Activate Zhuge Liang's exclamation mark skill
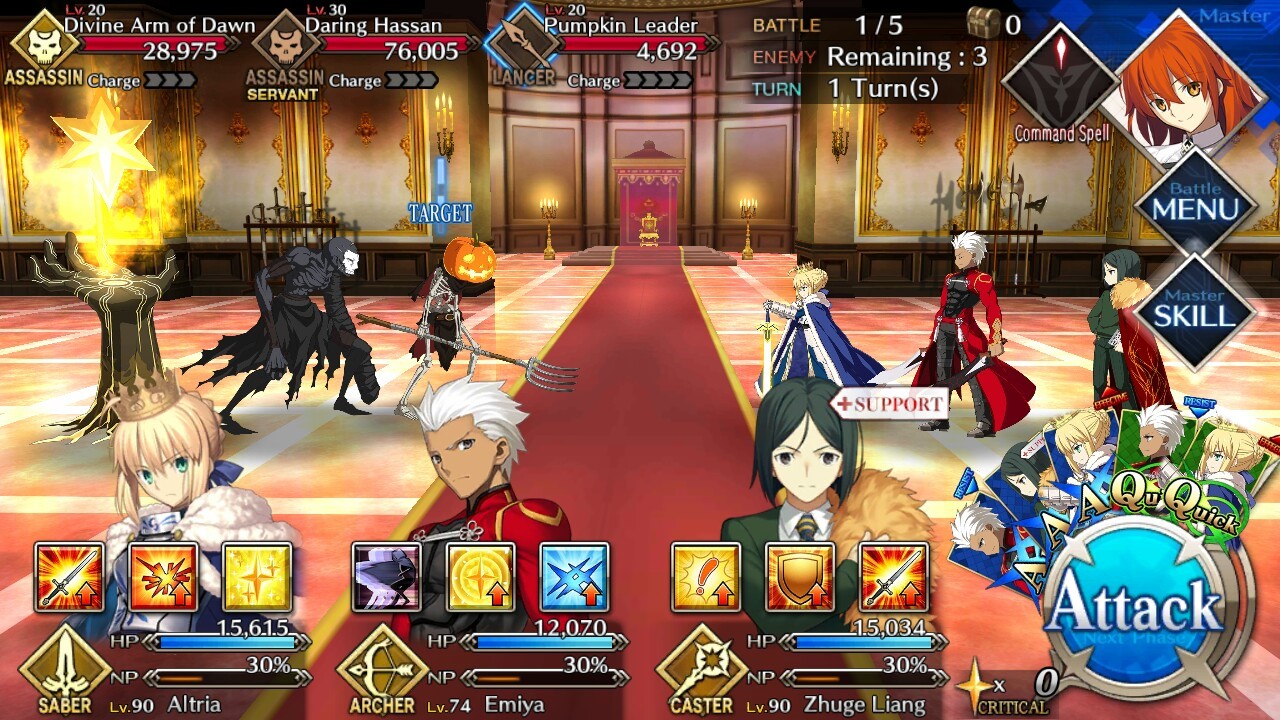 click(x=706, y=577)
